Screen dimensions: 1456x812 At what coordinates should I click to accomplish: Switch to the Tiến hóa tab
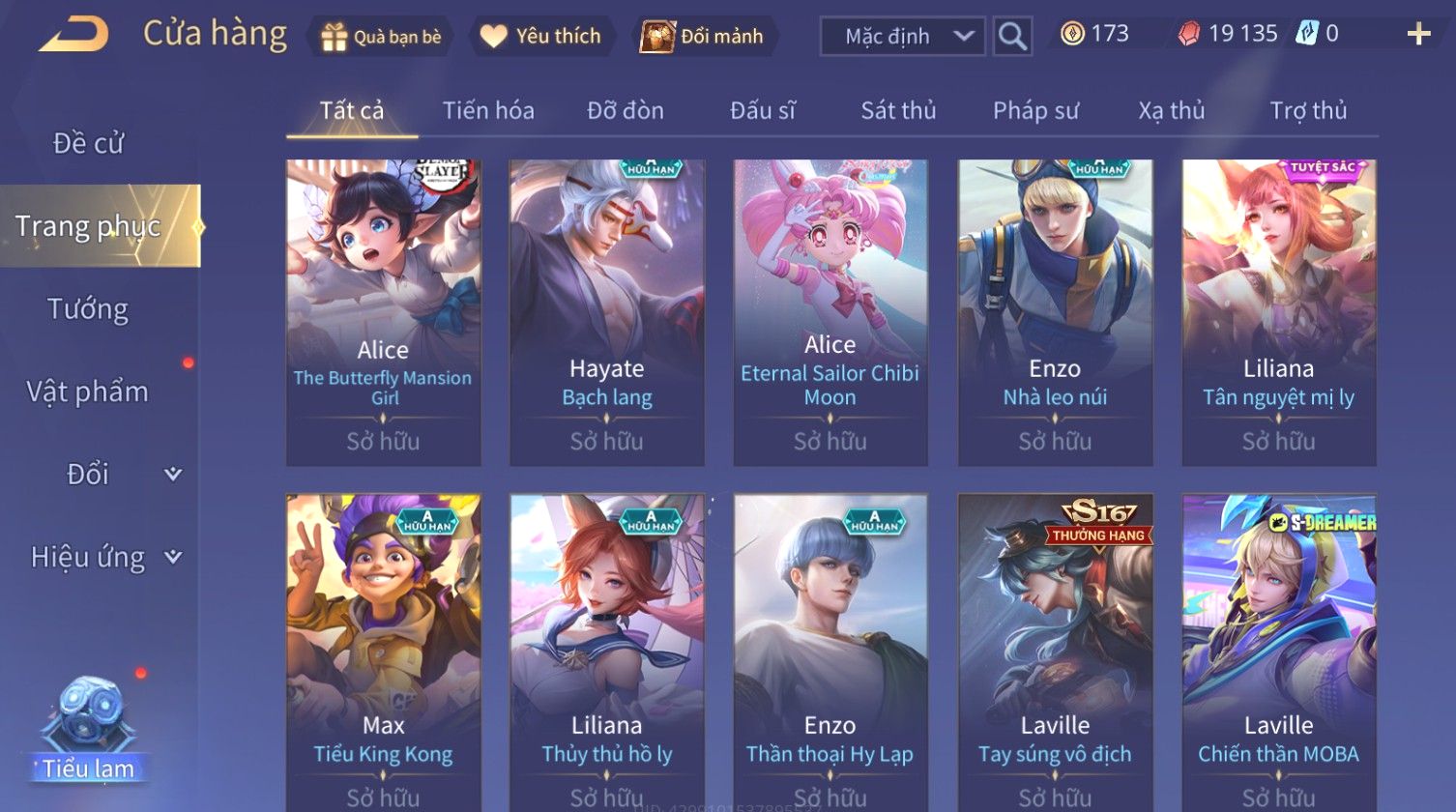coord(488,110)
